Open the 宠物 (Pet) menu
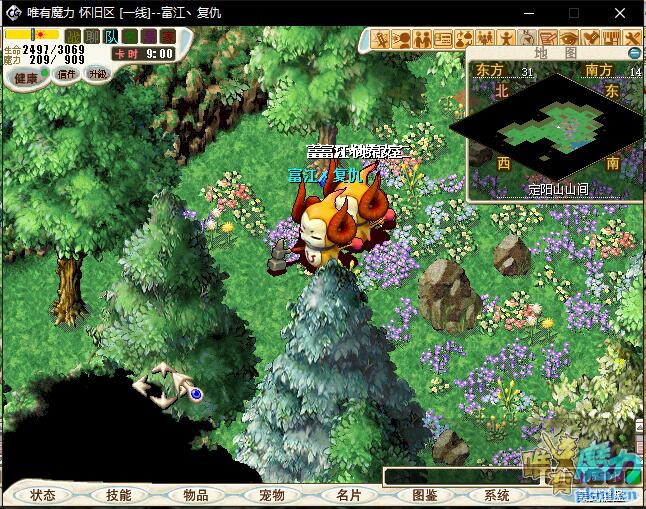 pos(272,495)
